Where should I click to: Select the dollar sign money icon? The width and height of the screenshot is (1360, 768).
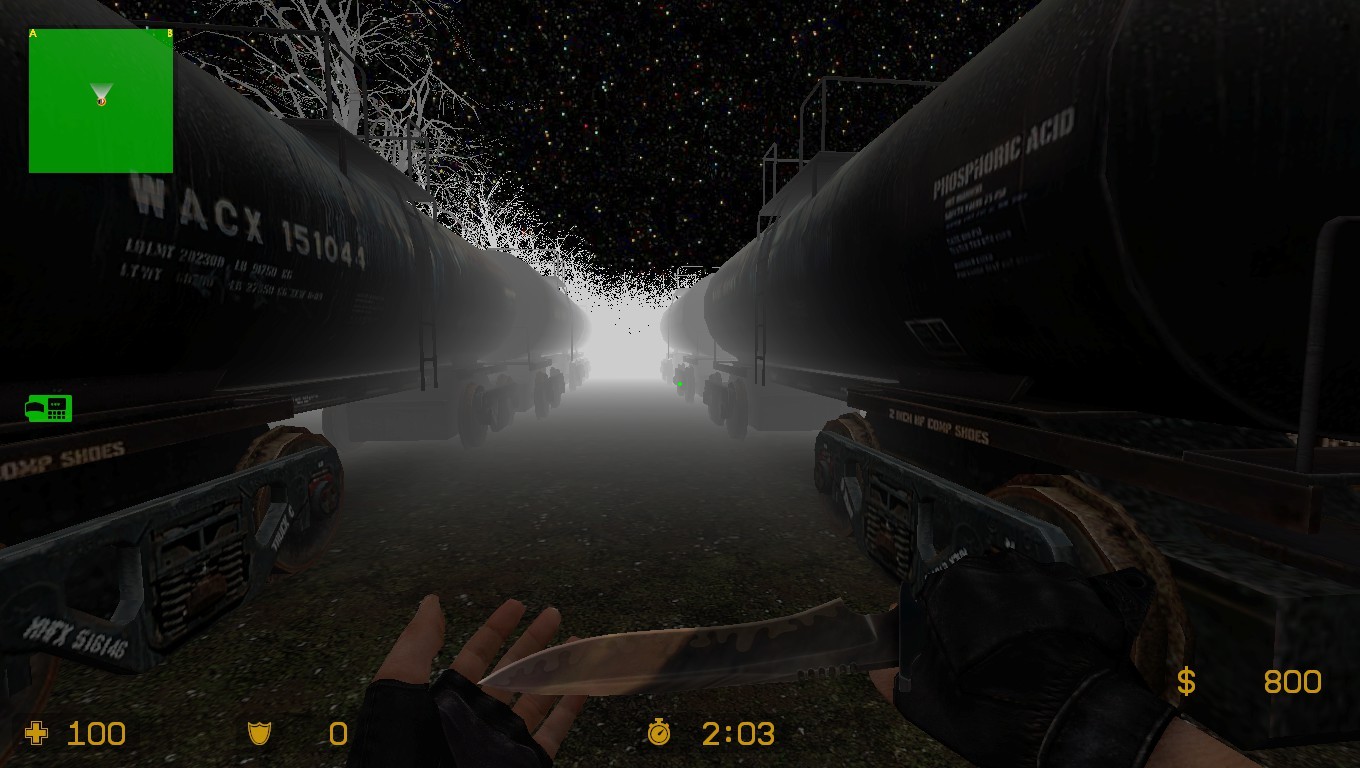(x=1186, y=681)
